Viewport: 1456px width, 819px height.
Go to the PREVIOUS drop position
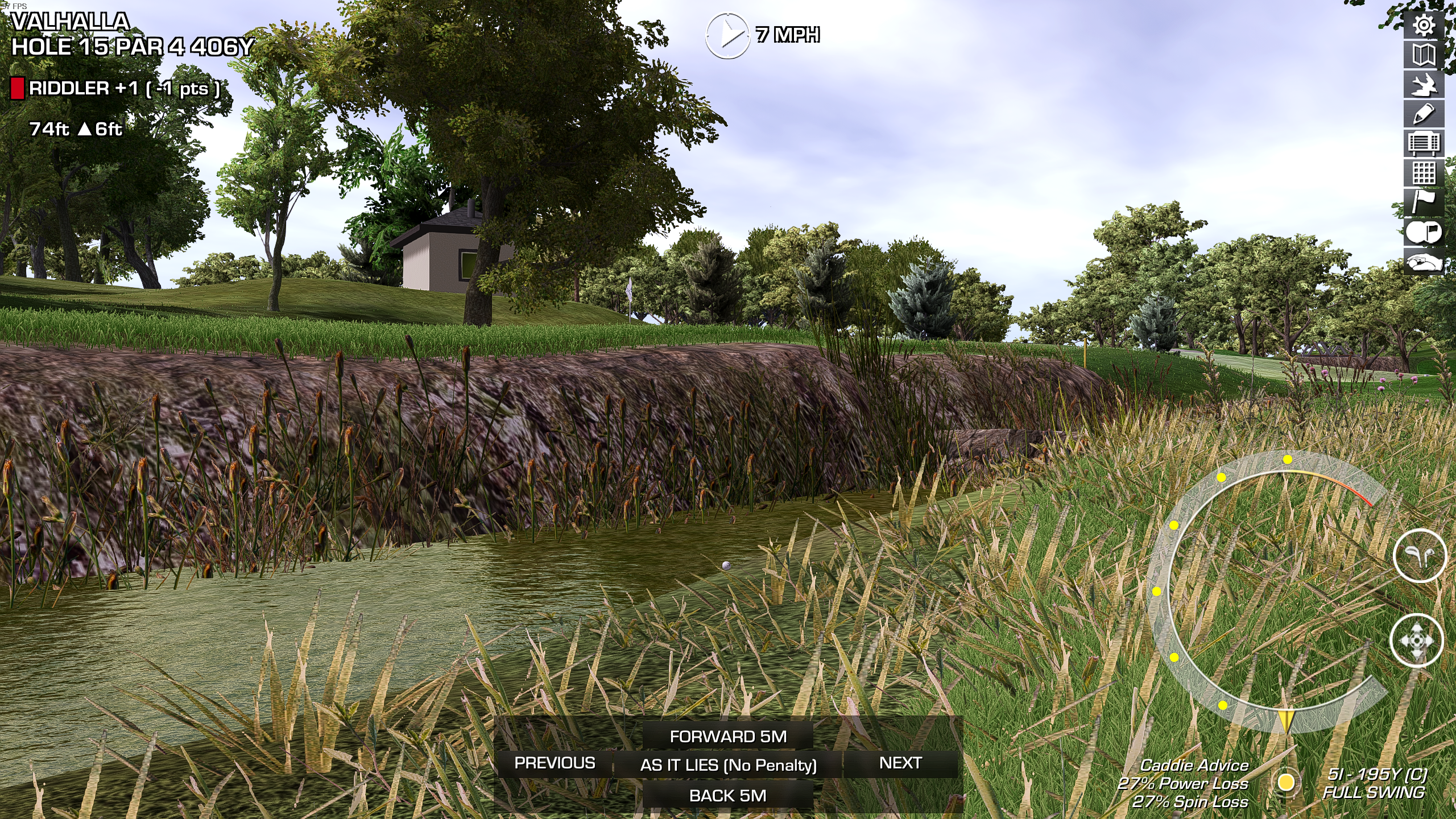pos(555,763)
